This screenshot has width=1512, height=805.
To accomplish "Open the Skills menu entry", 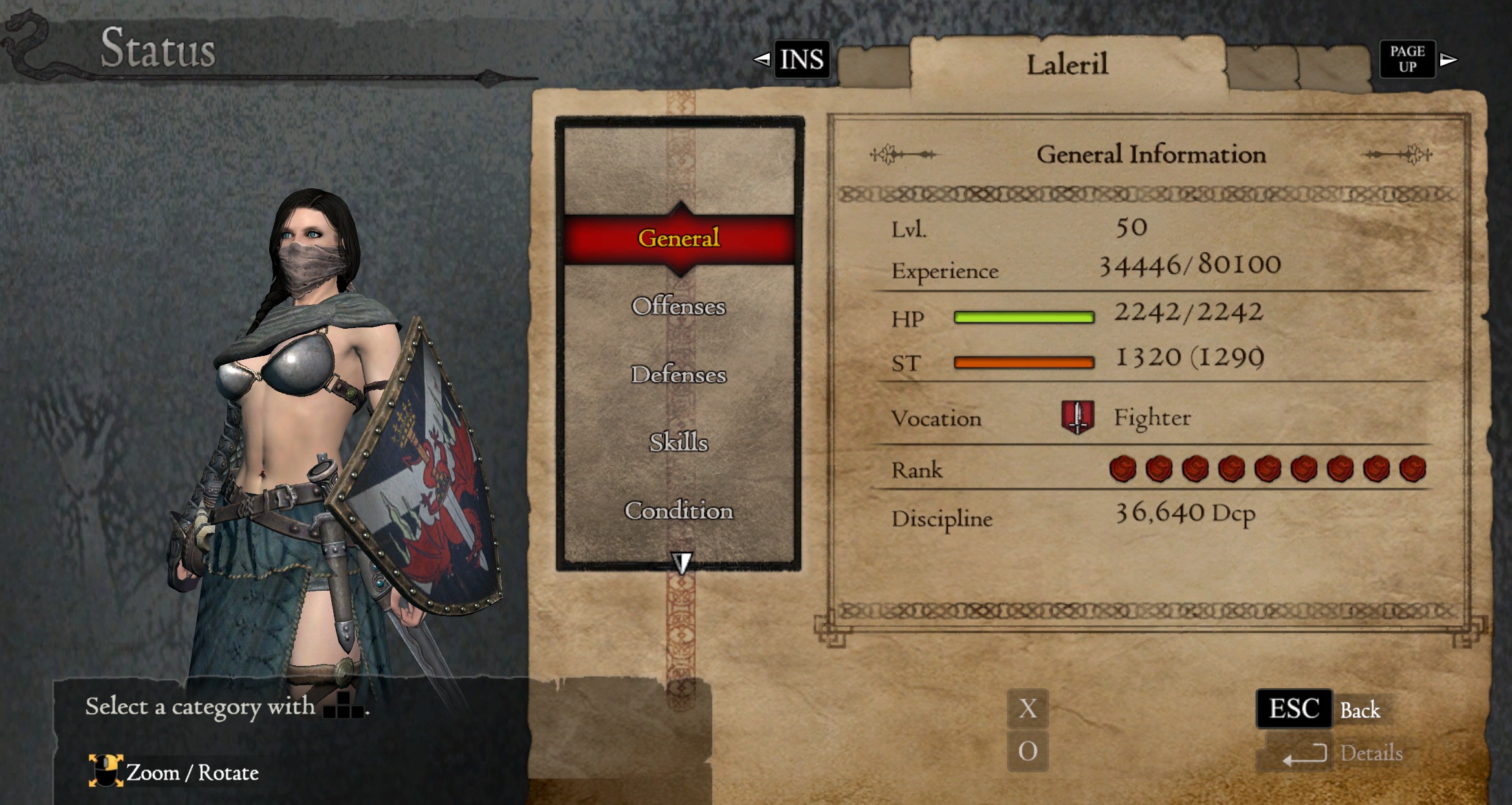I will tap(678, 443).
